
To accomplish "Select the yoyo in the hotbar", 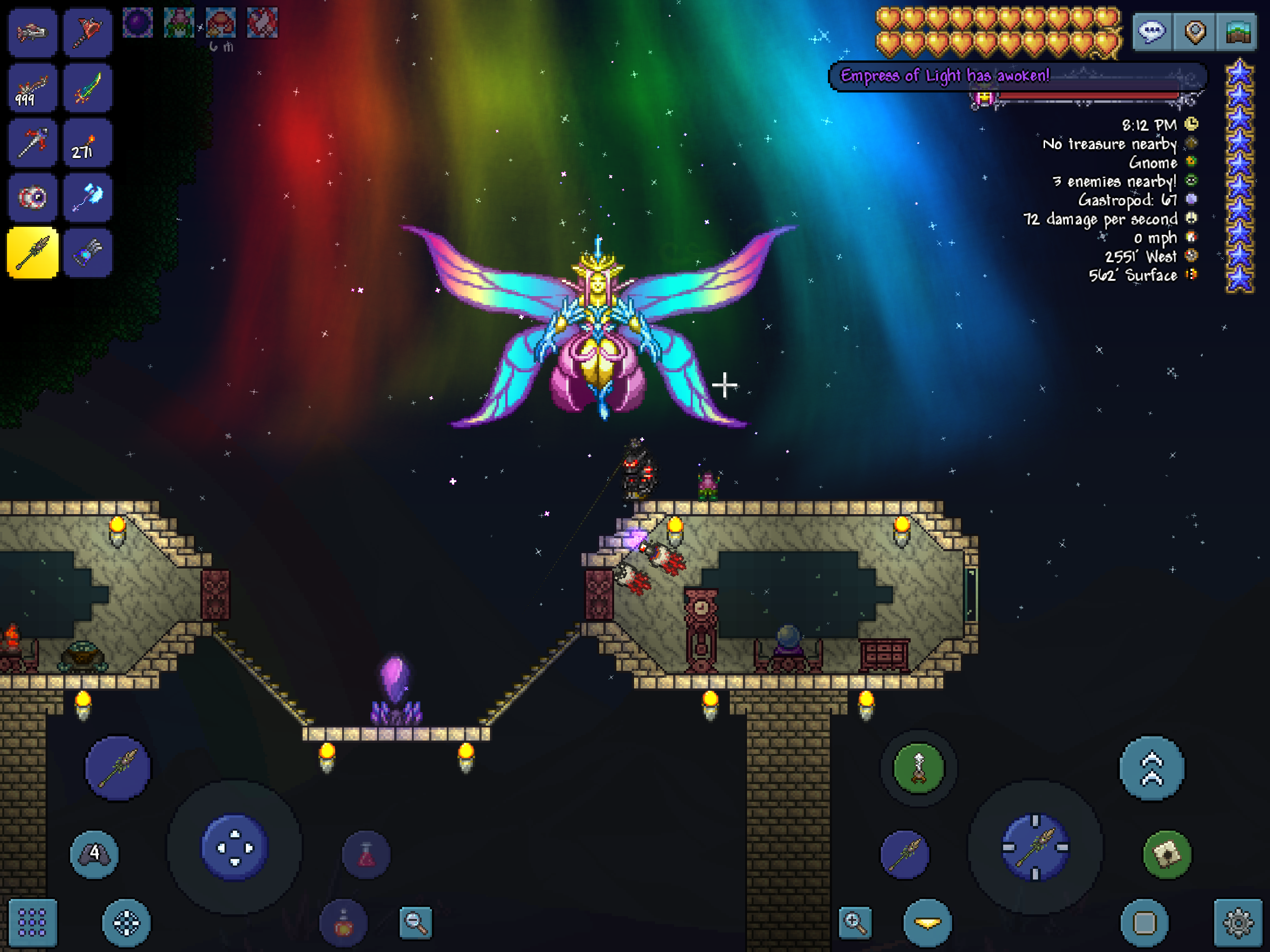I will click(x=33, y=197).
